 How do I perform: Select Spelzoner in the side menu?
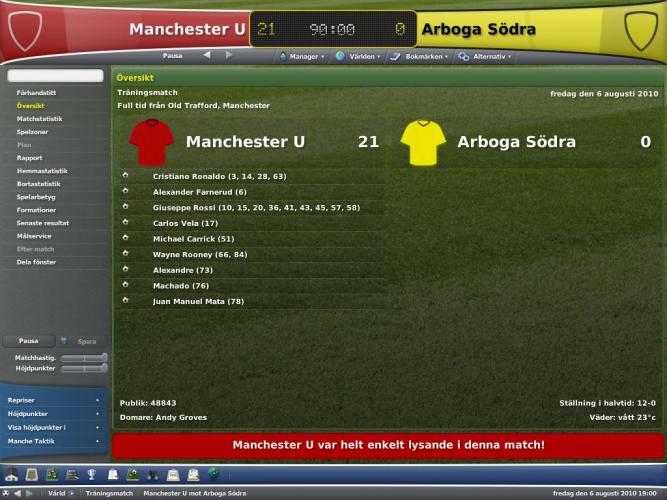pyautogui.click(x=32, y=131)
